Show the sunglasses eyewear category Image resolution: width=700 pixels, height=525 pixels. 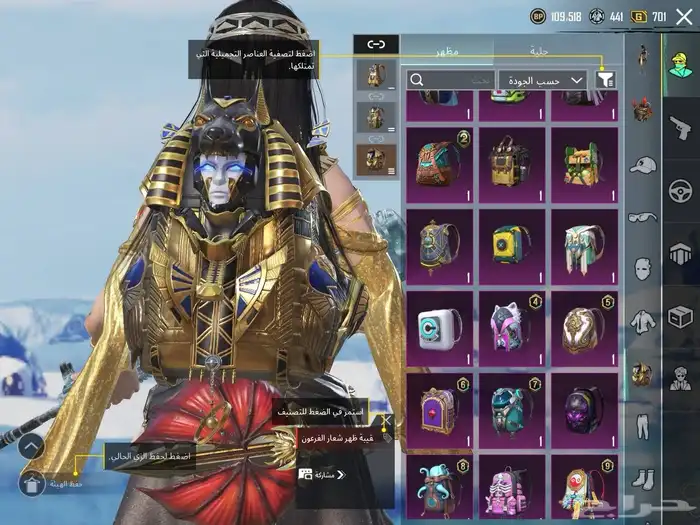(x=643, y=217)
